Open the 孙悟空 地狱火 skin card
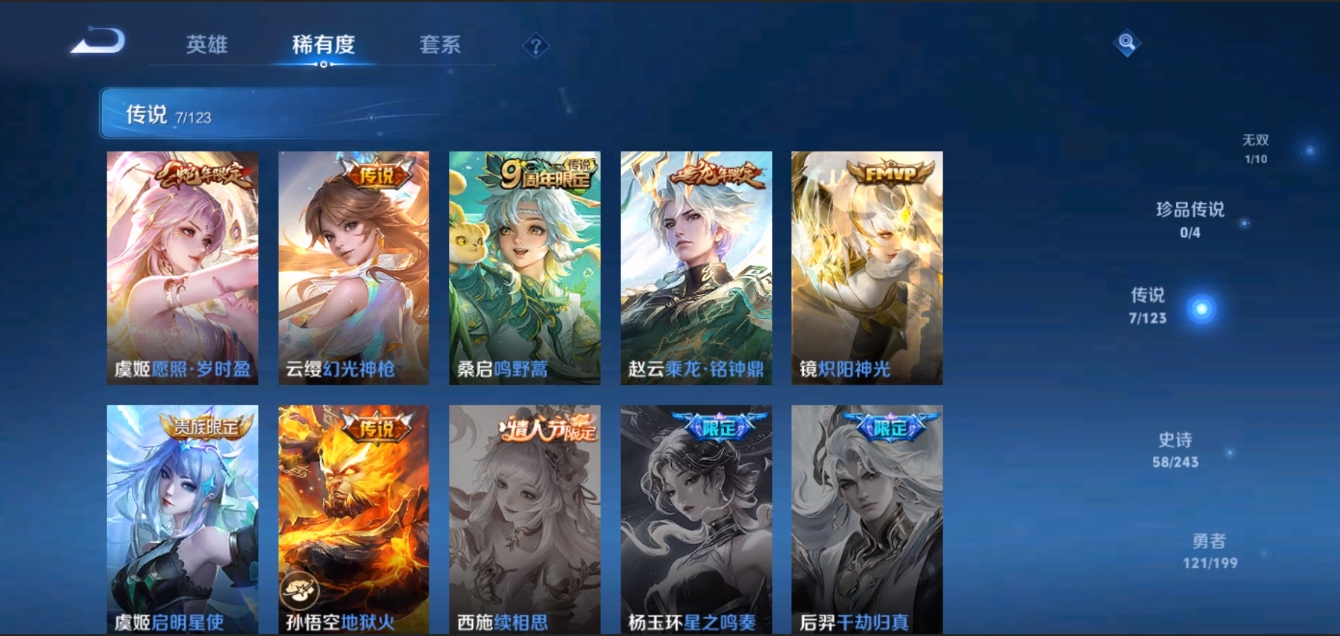 click(353, 519)
